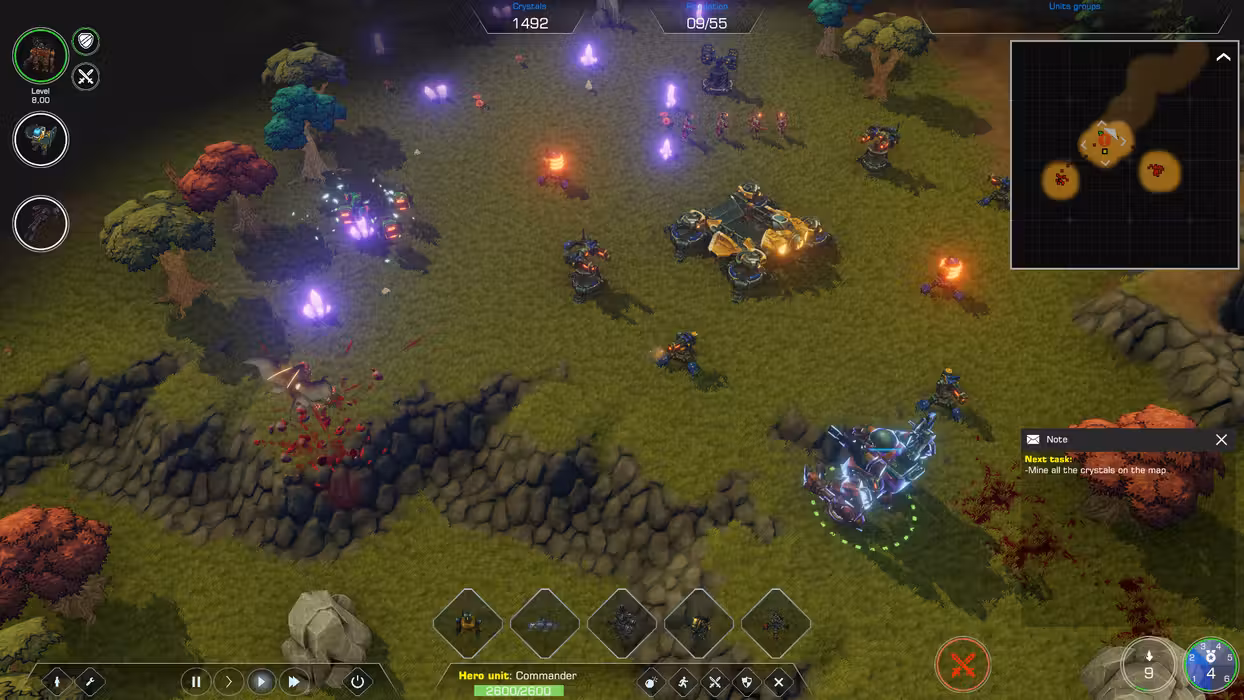Open the medal rank dial showing 4
The height and width of the screenshot is (700, 1244).
click(1210, 666)
